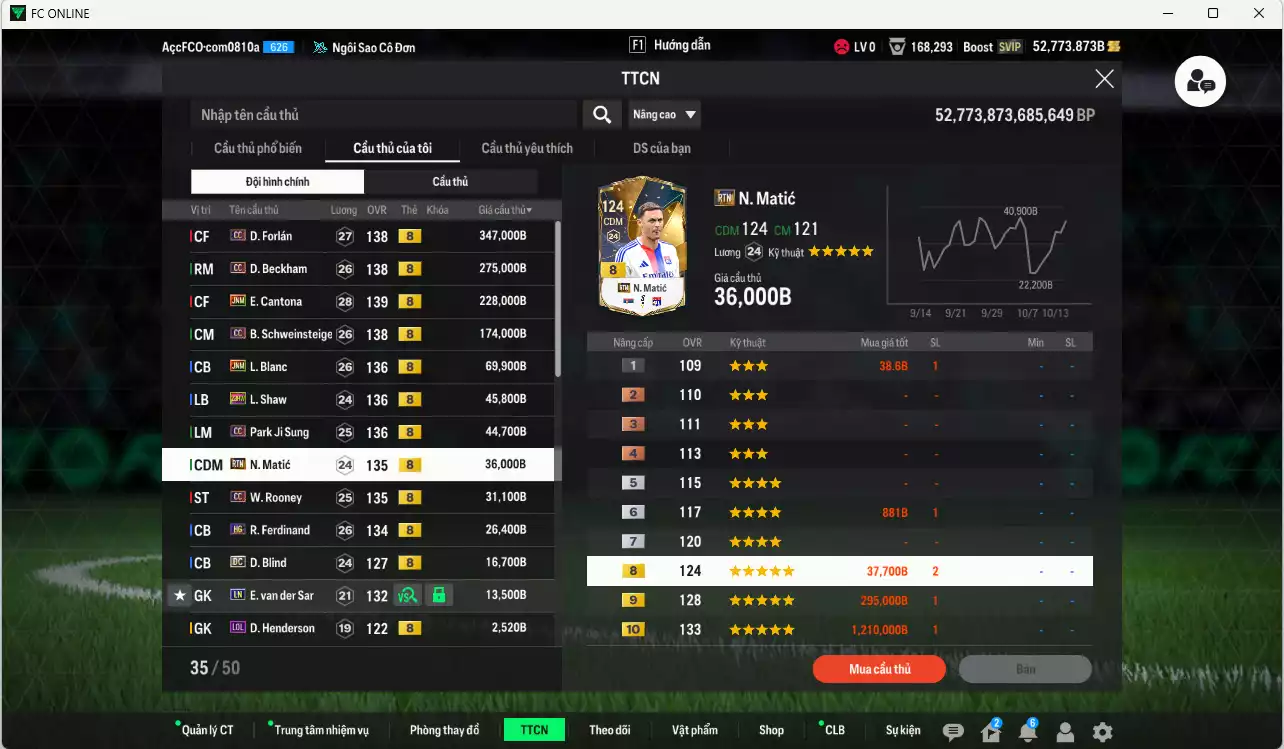Switch to the Cầu thủ yêu thích tab

coord(525,147)
